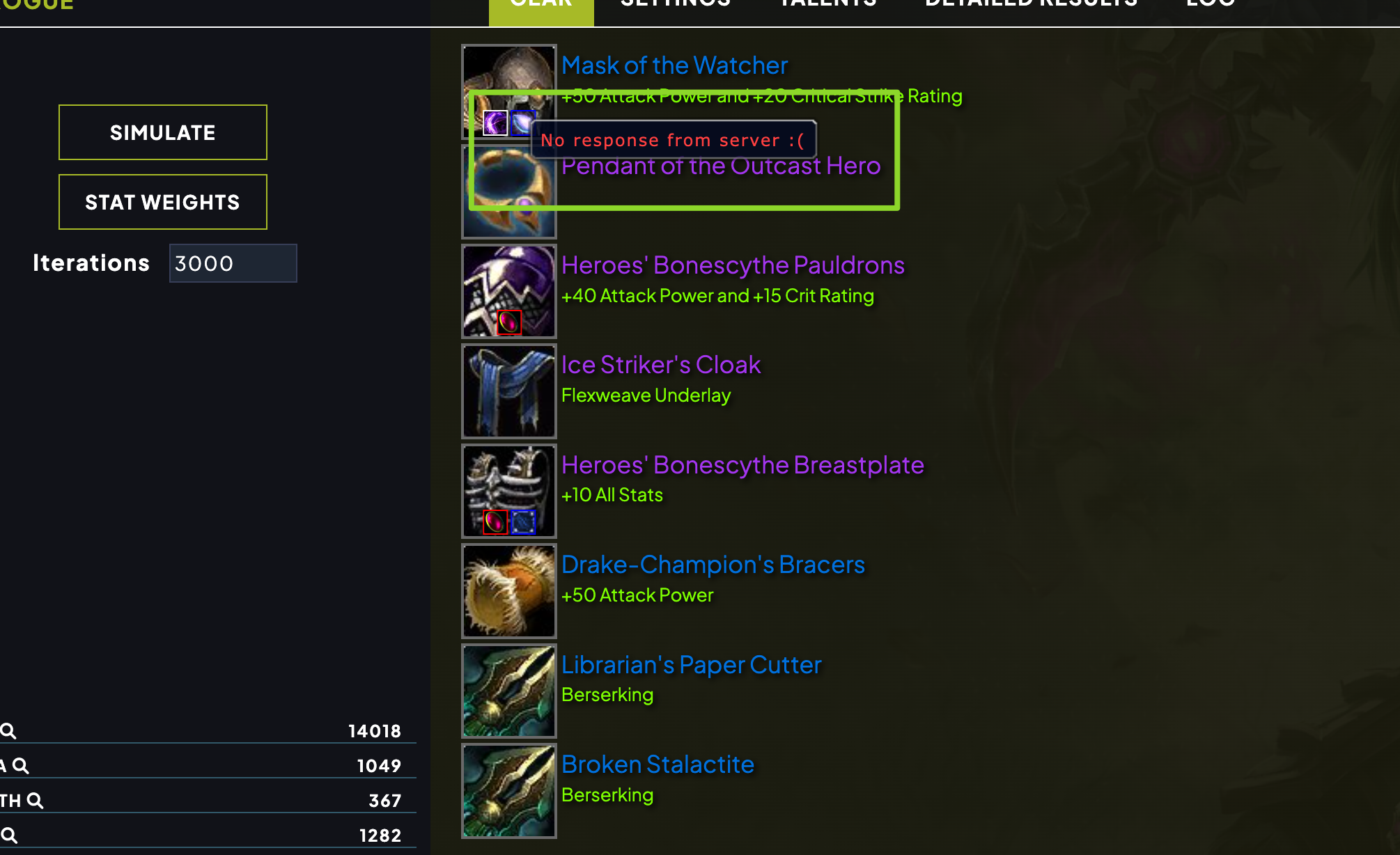Click the Librarian's Paper Cutter weapon icon

coord(508,691)
